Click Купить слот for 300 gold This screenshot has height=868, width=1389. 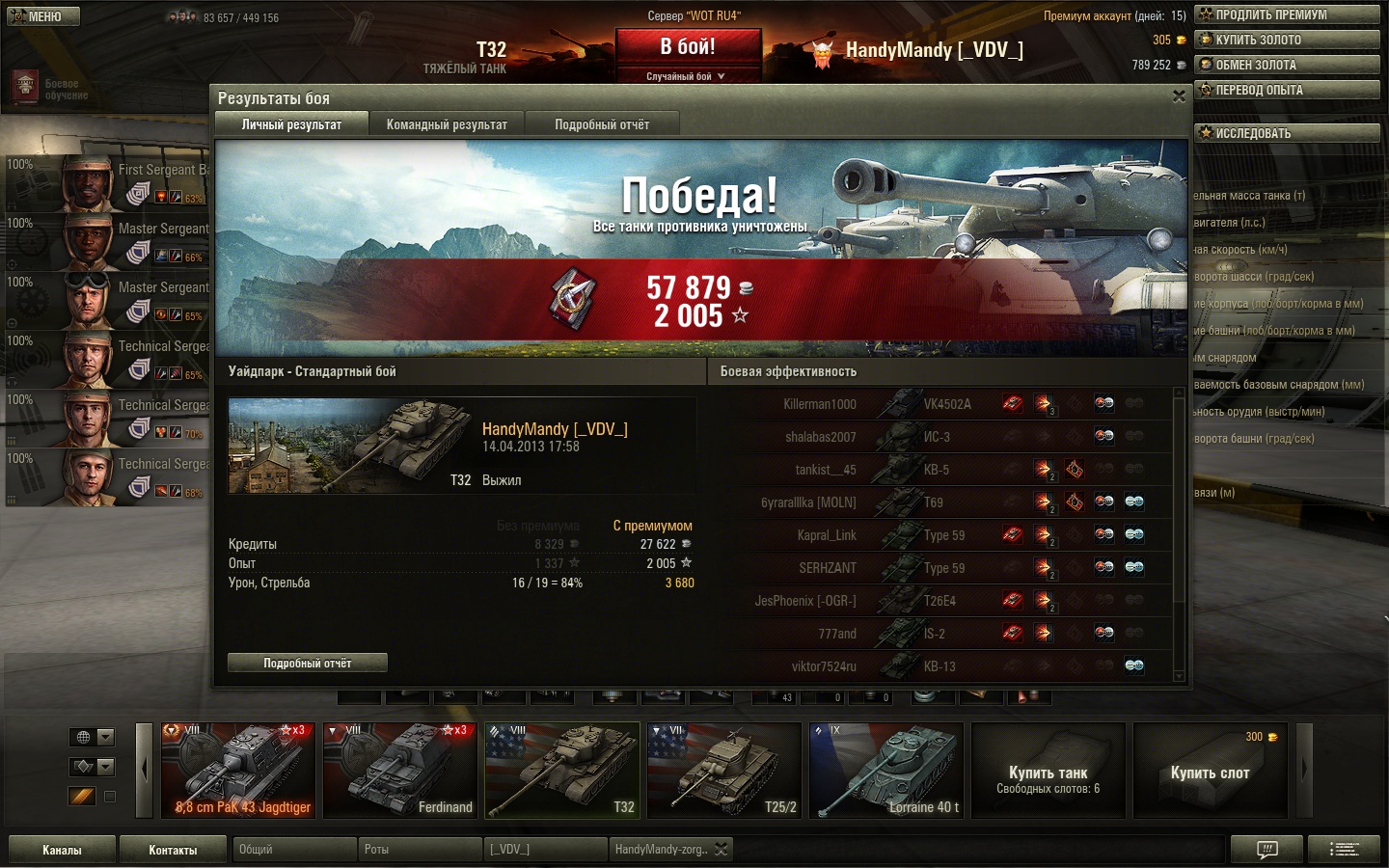(x=1211, y=770)
